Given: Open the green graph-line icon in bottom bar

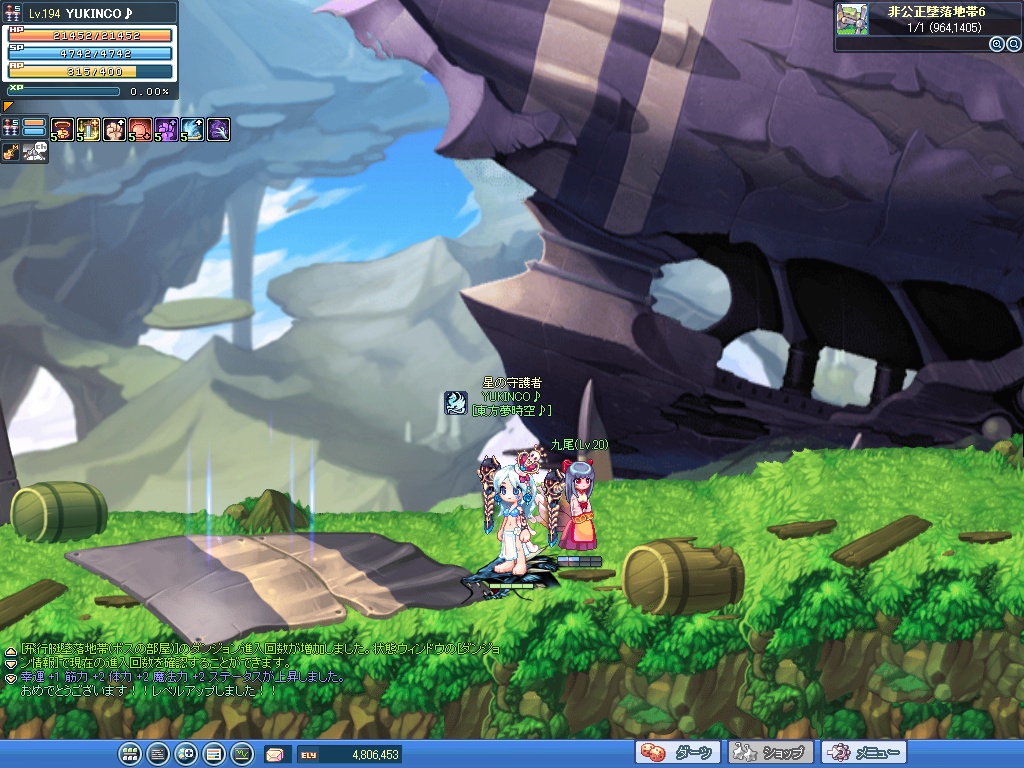Looking at the screenshot, I should pyautogui.click(x=241, y=754).
